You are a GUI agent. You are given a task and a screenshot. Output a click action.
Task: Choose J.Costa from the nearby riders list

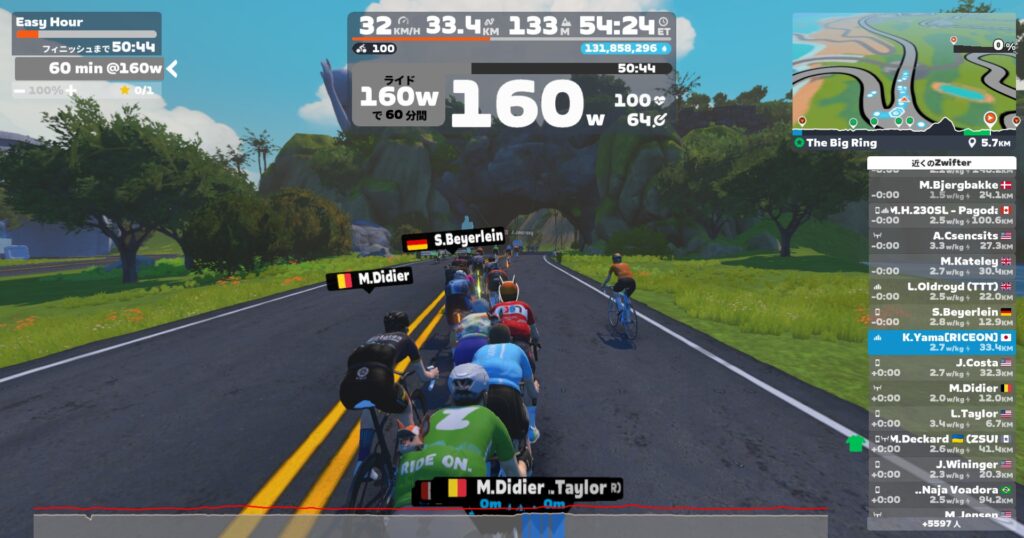tap(941, 368)
